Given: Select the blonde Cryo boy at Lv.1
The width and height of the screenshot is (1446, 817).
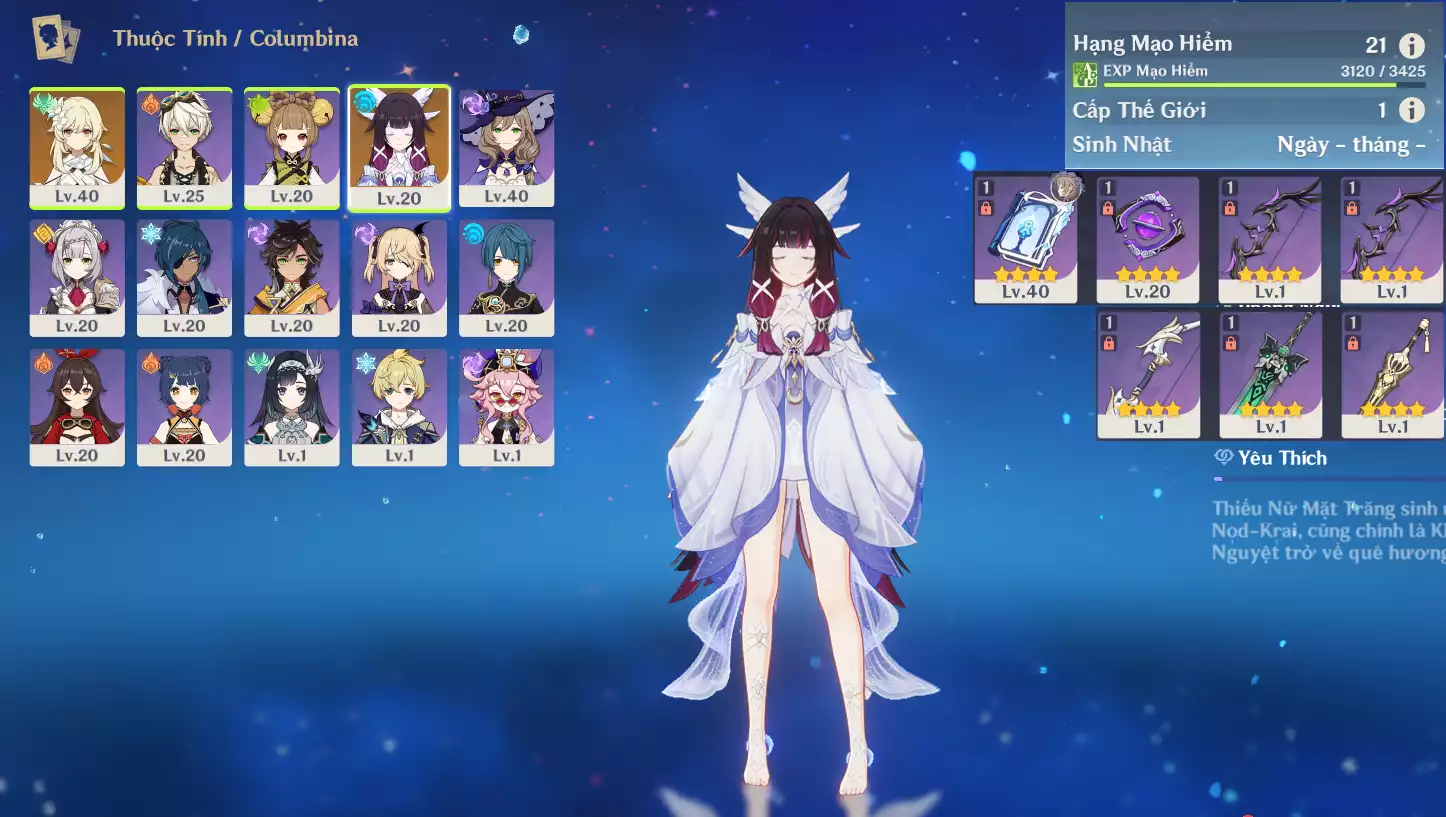Looking at the screenshot, I should pos(399,406).
